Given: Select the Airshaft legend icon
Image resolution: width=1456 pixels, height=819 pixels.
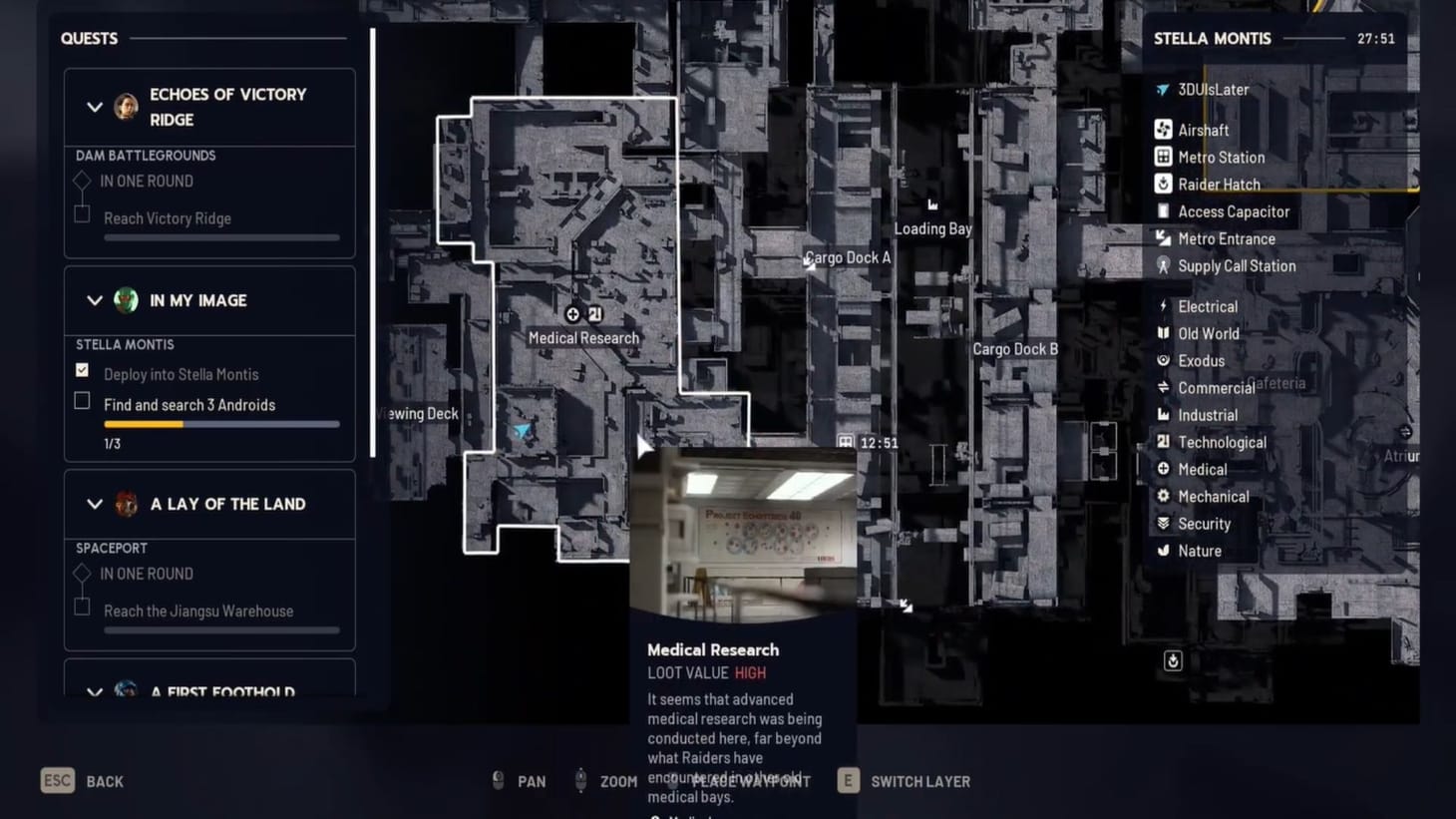Looking at the screenshot, I should pyautogui.click(x=1164, y=129).
